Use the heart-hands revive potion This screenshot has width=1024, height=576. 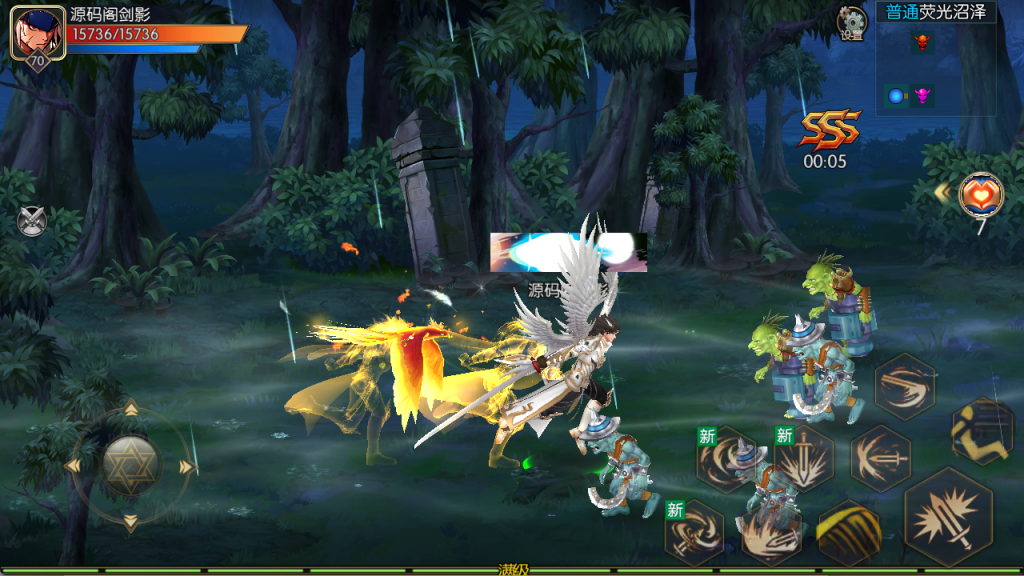pyautogui.click(x=980, y=193)
